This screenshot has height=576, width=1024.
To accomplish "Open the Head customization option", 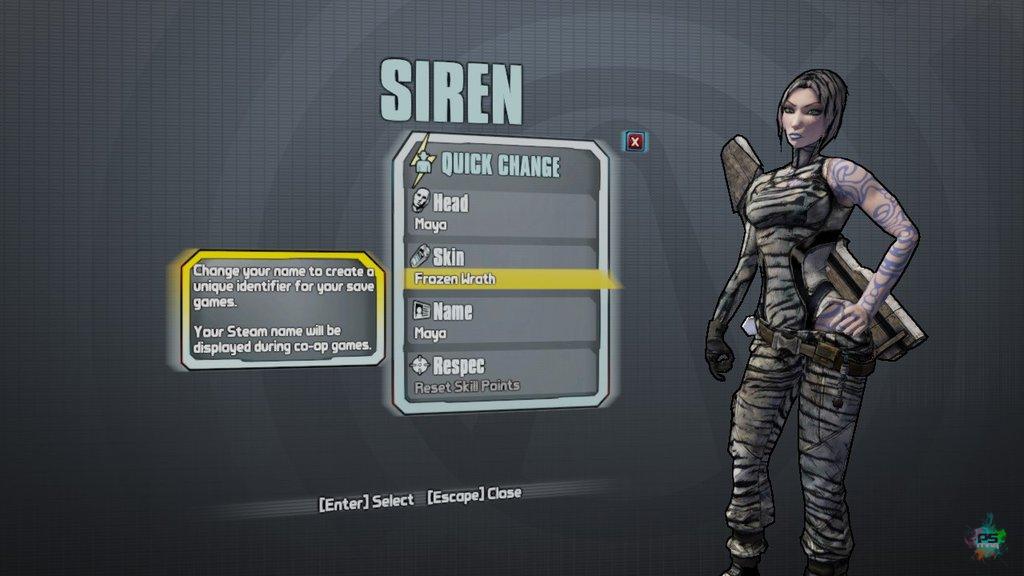I will point(503,212).
